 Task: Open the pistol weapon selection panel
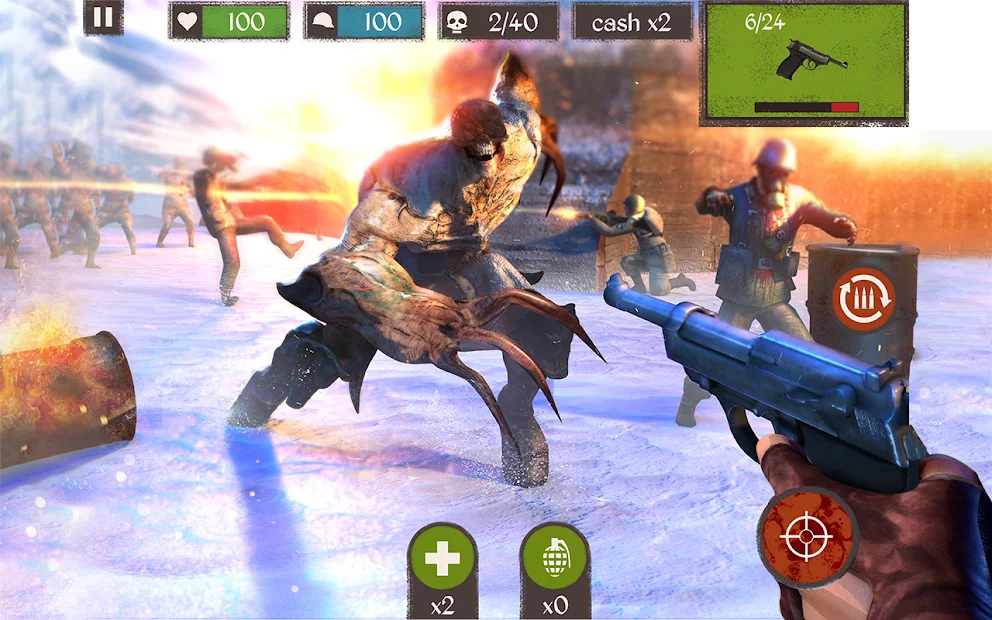point(803,62)
